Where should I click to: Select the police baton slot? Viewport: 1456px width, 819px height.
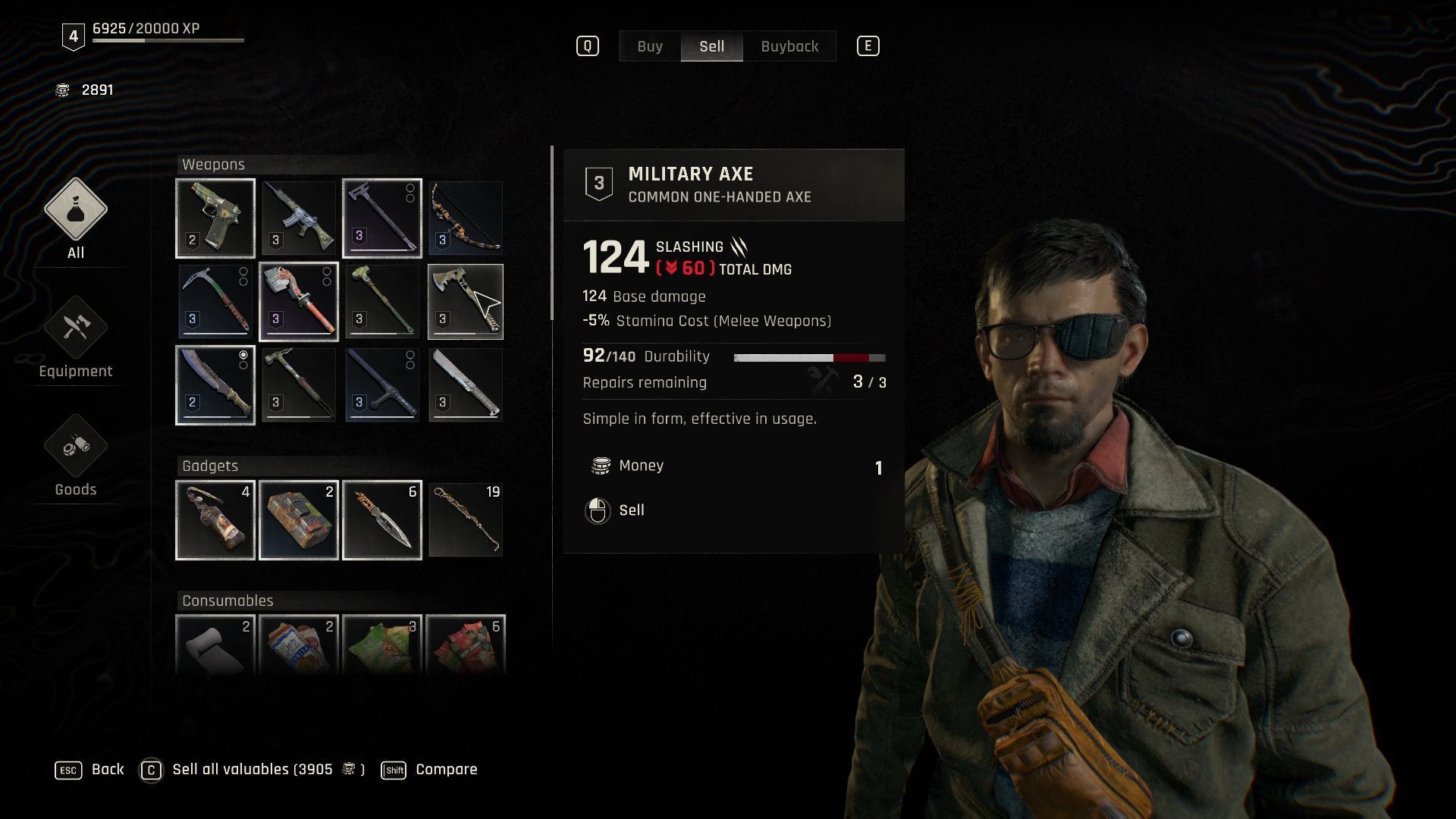[382, 385]
